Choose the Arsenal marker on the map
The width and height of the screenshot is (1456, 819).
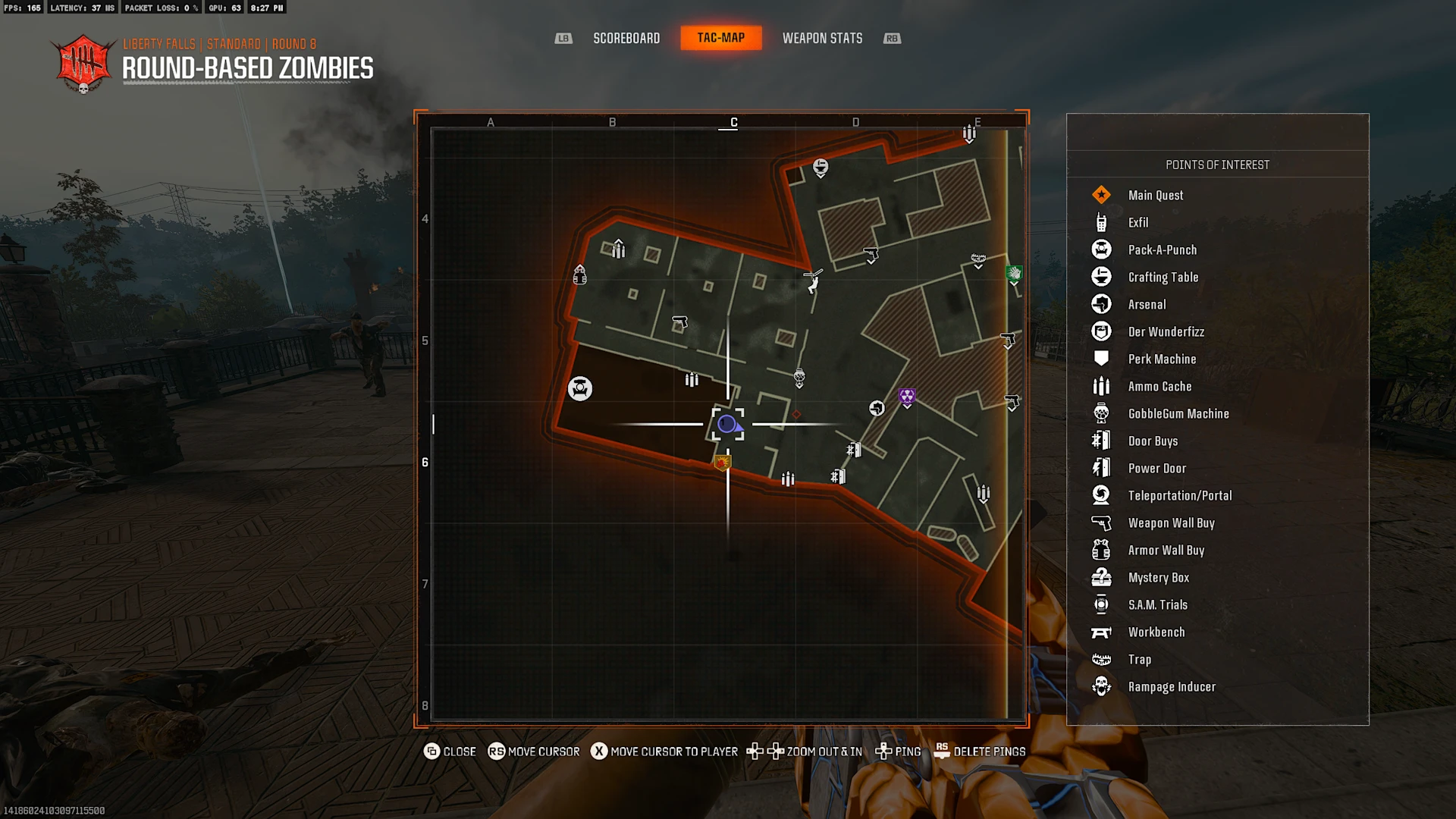[877, 409]
